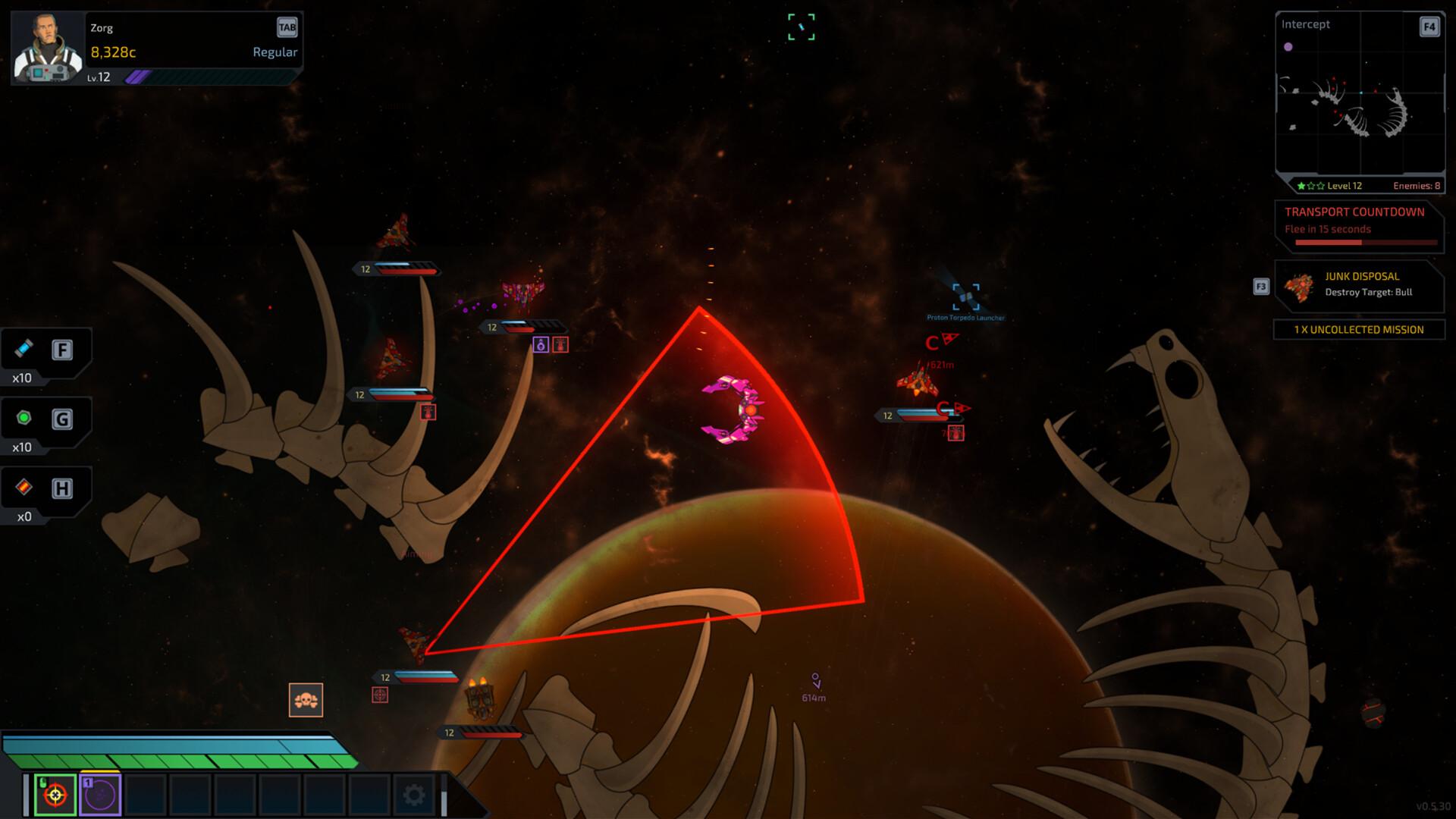Click the F3 mission toggle next to Junk Disposal
This screenshot has width=1456, height=819.
click(1260, 287)
